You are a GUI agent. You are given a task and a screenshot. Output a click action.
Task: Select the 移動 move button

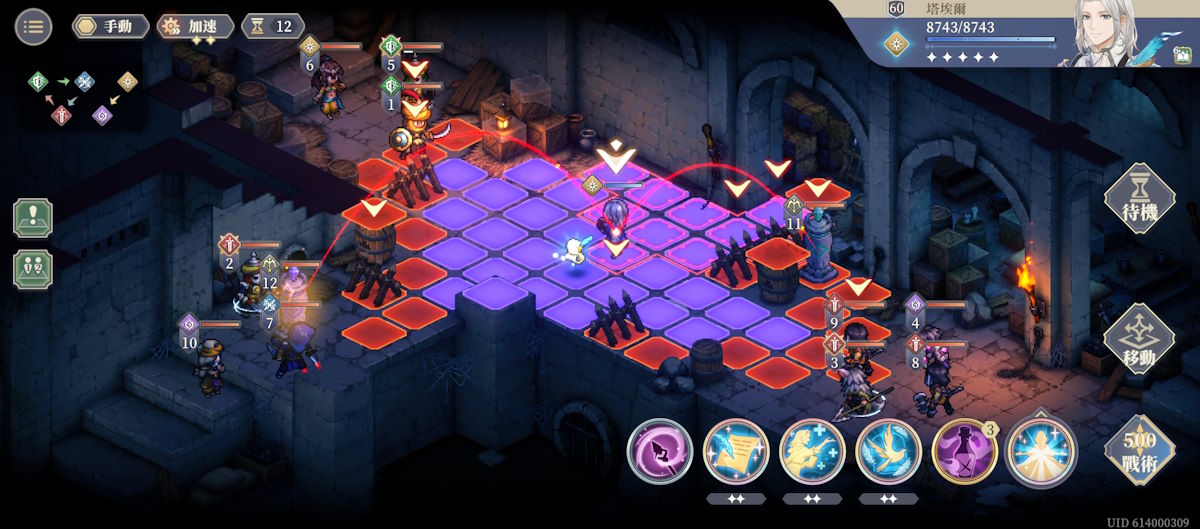(x=1139, y=339)
